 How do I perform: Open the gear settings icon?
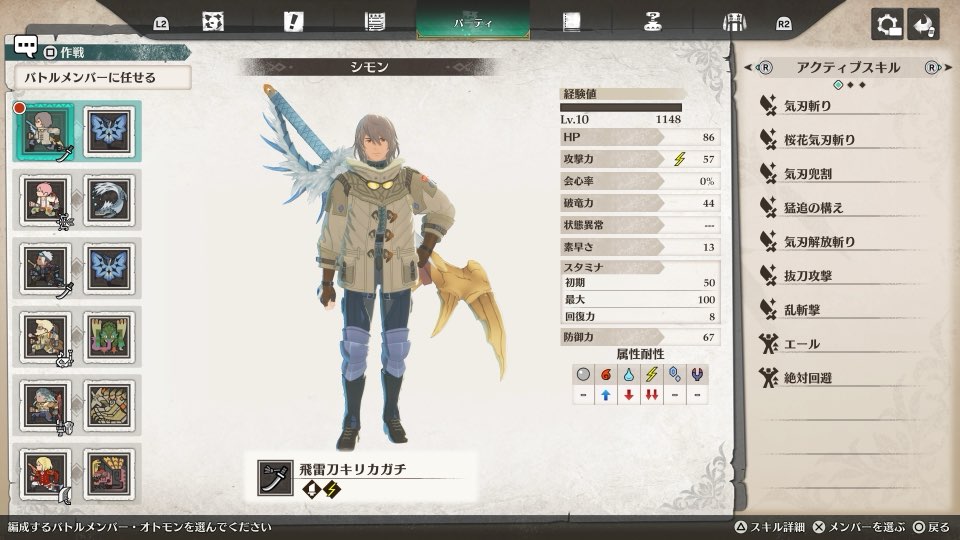pos(887,25)
